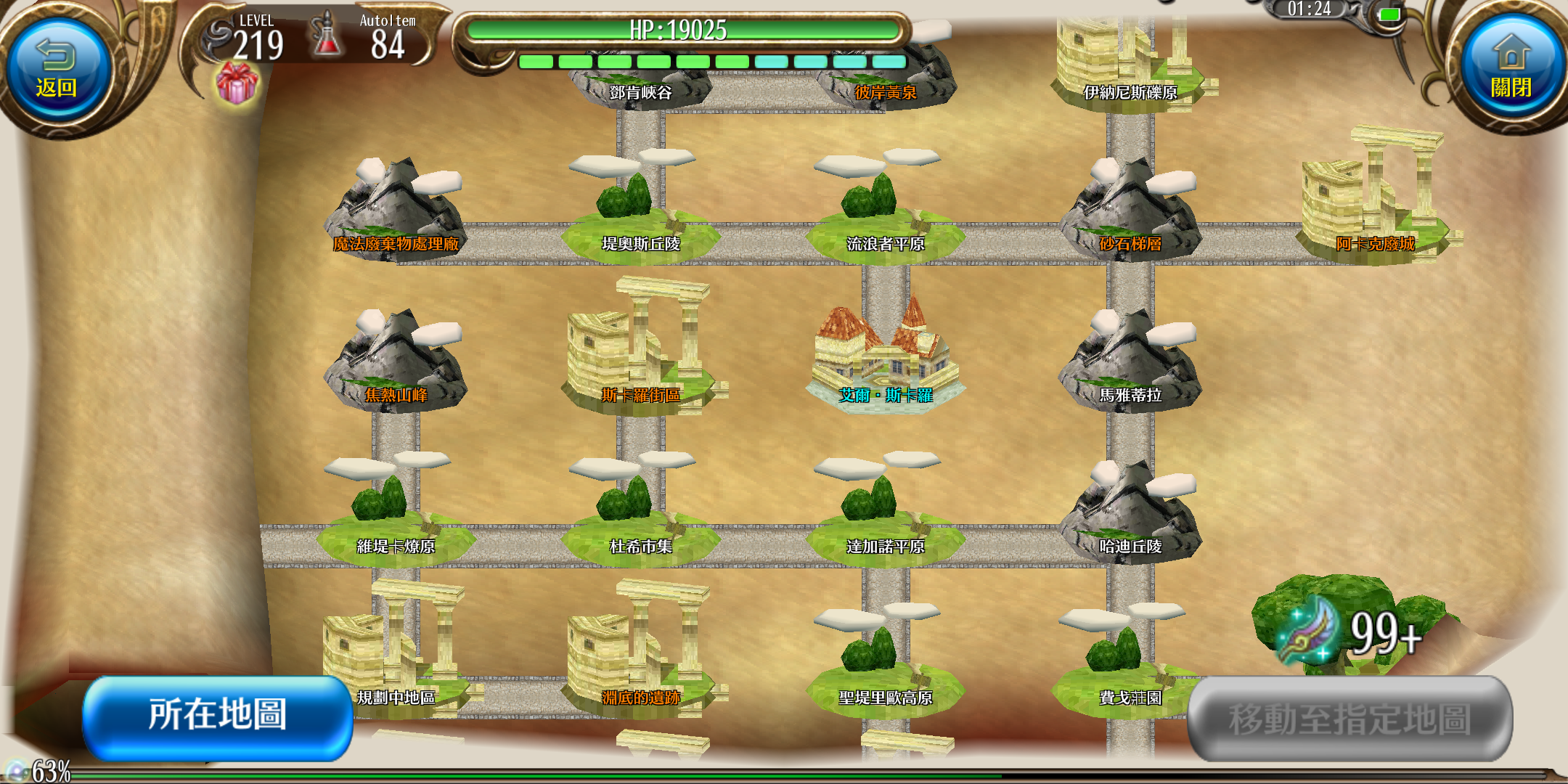The height and width of the screenshot is (784, 1568).
Task: Open the red gift box icon
Action: click(x=237, y=83)
